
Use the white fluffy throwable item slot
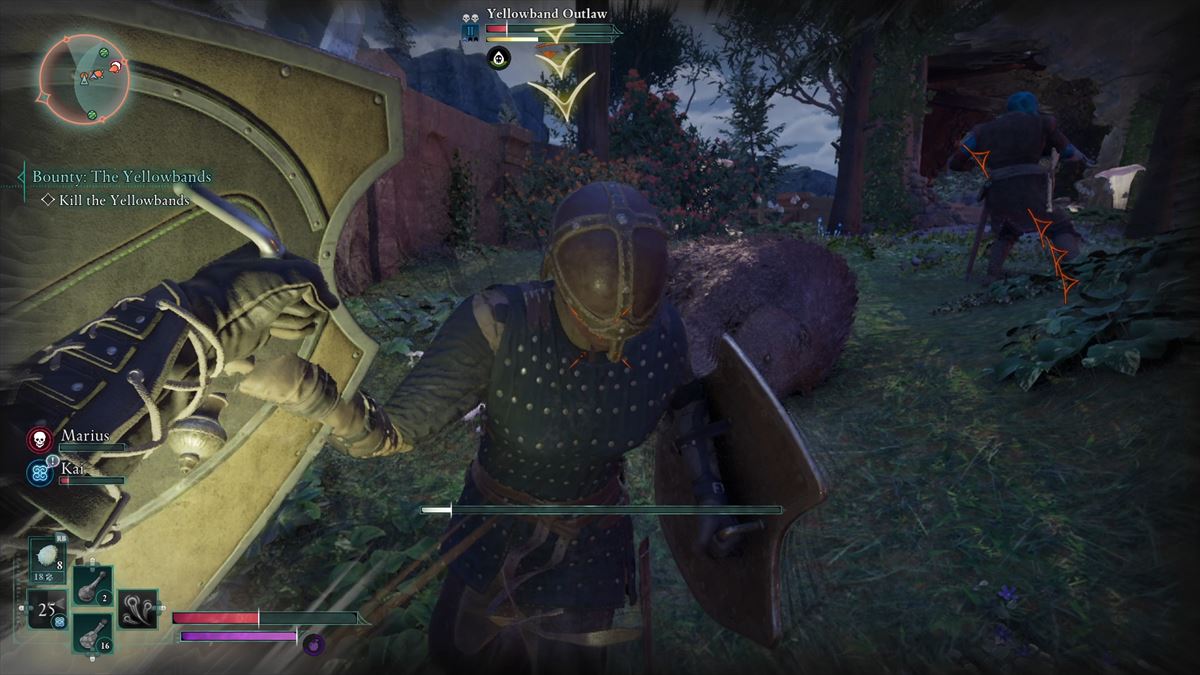point(47,558)
